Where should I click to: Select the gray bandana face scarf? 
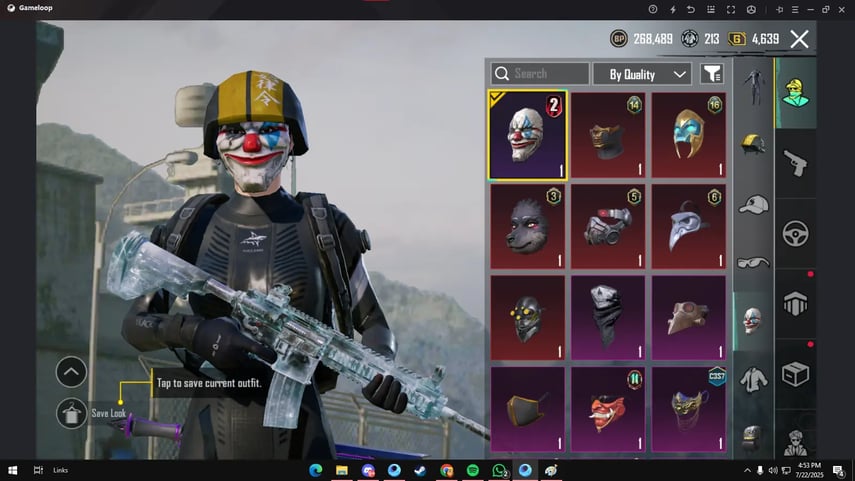click(x=609, y=317)
